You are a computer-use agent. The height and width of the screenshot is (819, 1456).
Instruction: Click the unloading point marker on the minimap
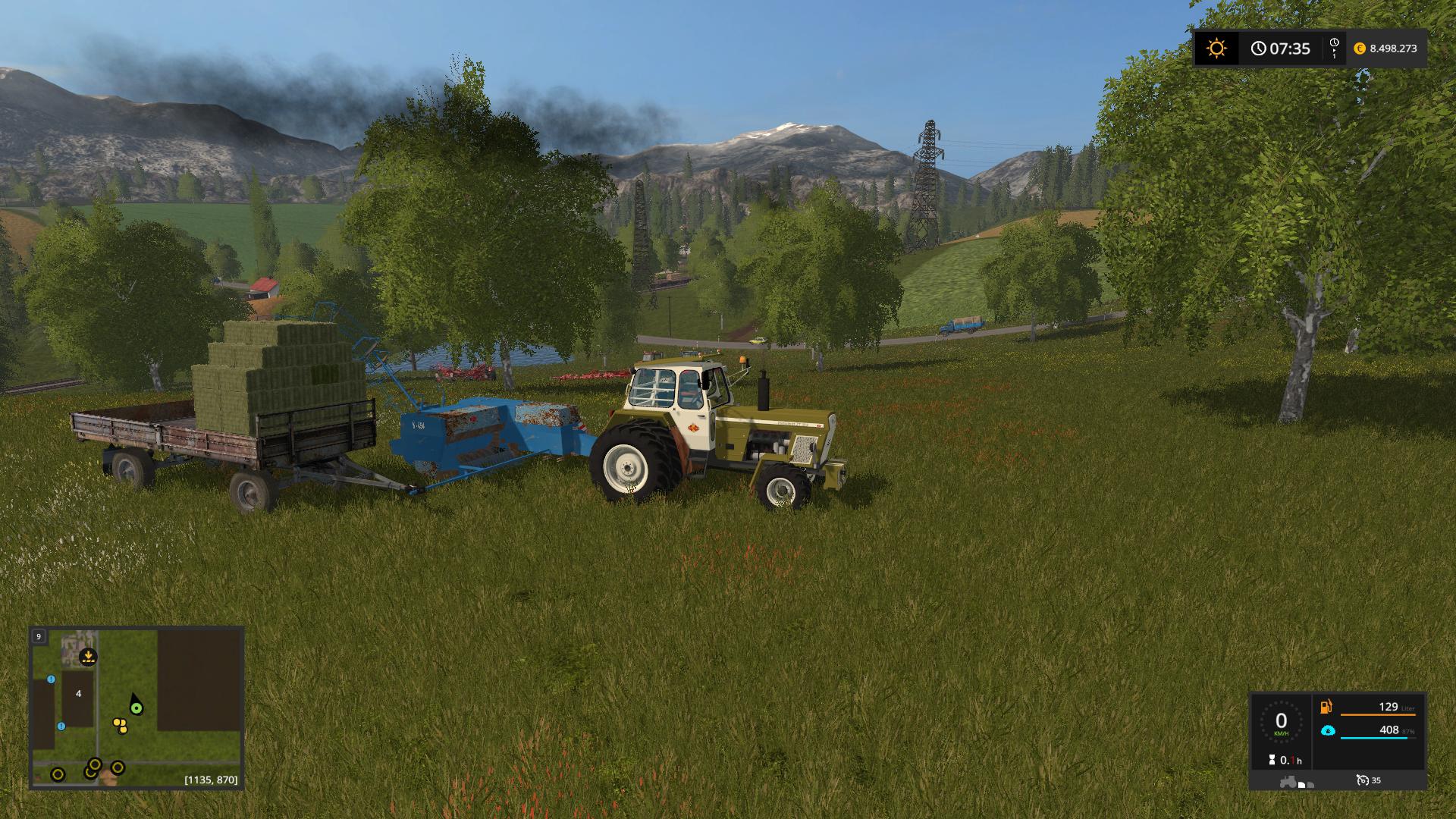click(89, 657)
